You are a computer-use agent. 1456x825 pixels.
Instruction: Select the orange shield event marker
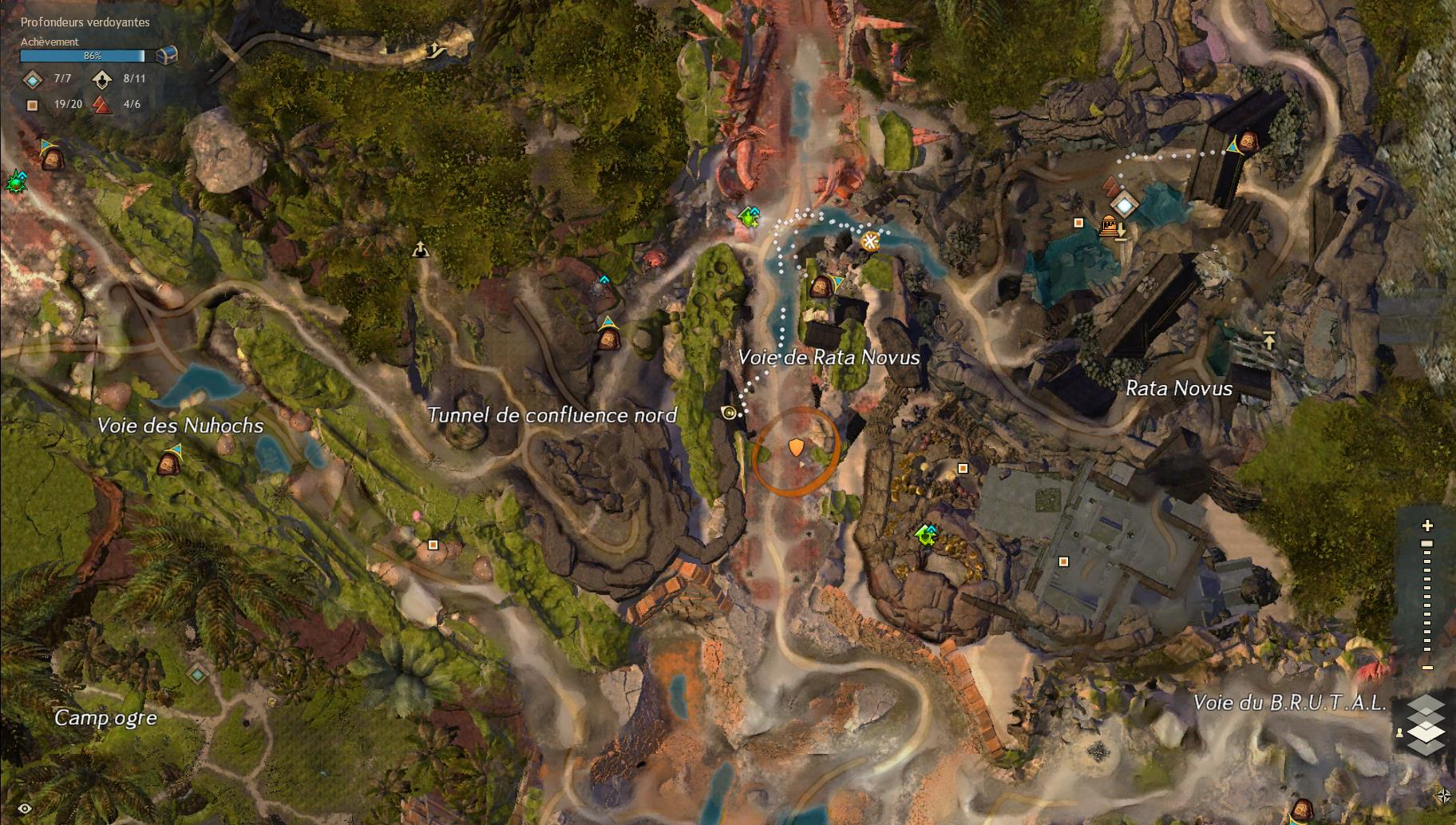[x=796, y=447]
